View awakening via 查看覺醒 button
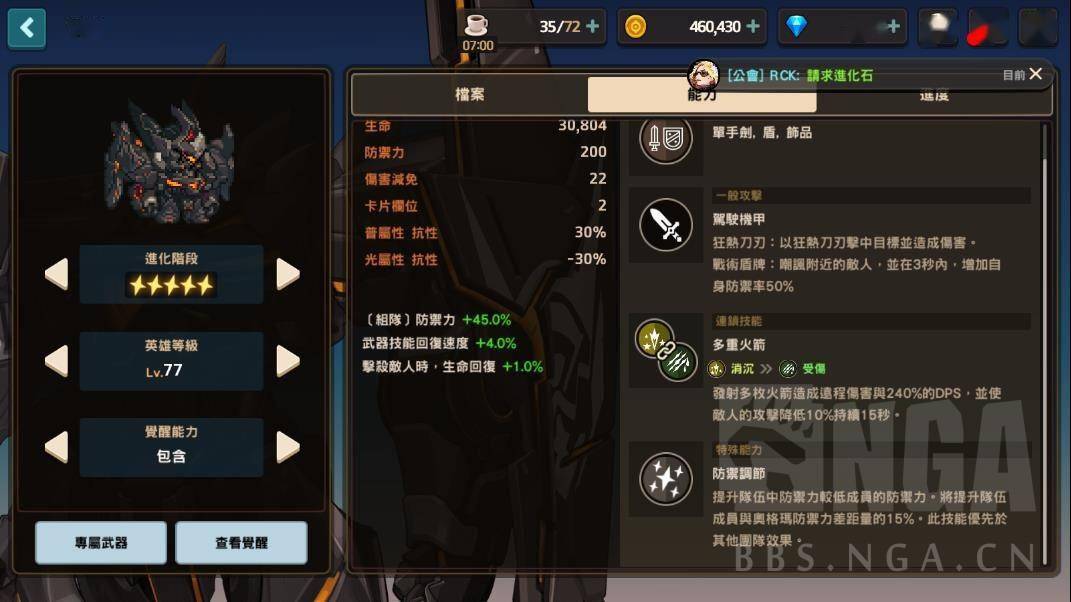 coord(241,543)
